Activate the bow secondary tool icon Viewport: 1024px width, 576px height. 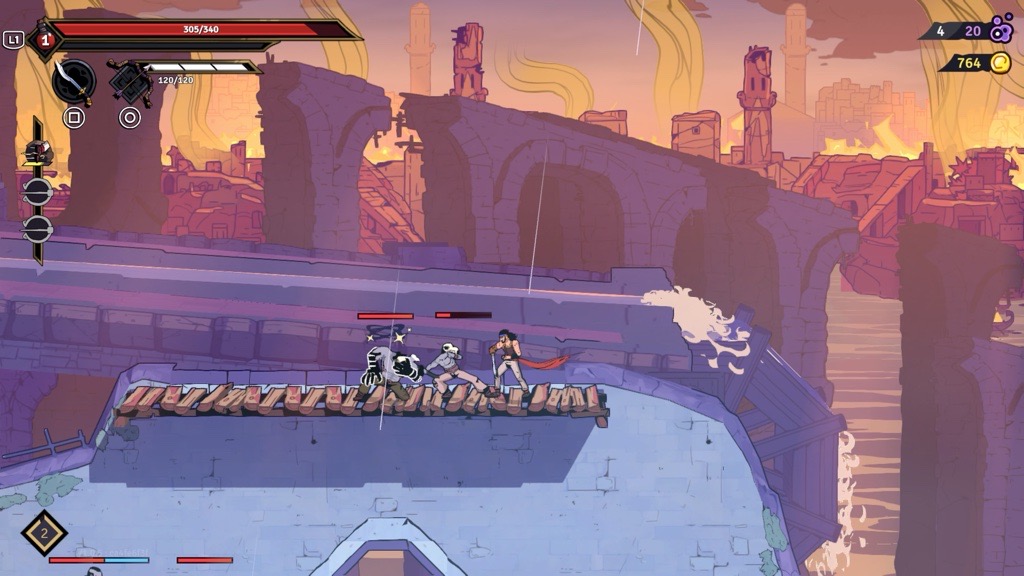(129, 81)
